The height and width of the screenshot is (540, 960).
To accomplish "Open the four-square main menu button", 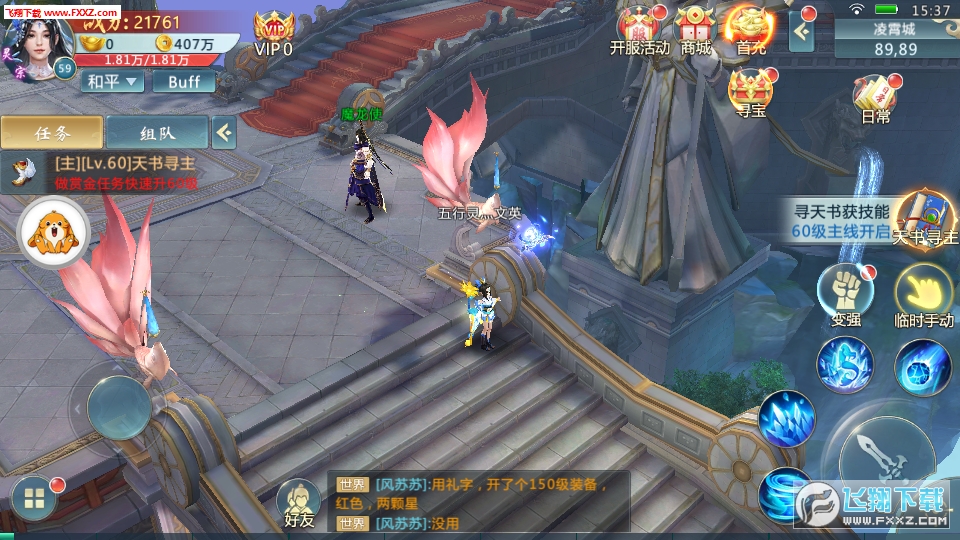I will [34, 500].
